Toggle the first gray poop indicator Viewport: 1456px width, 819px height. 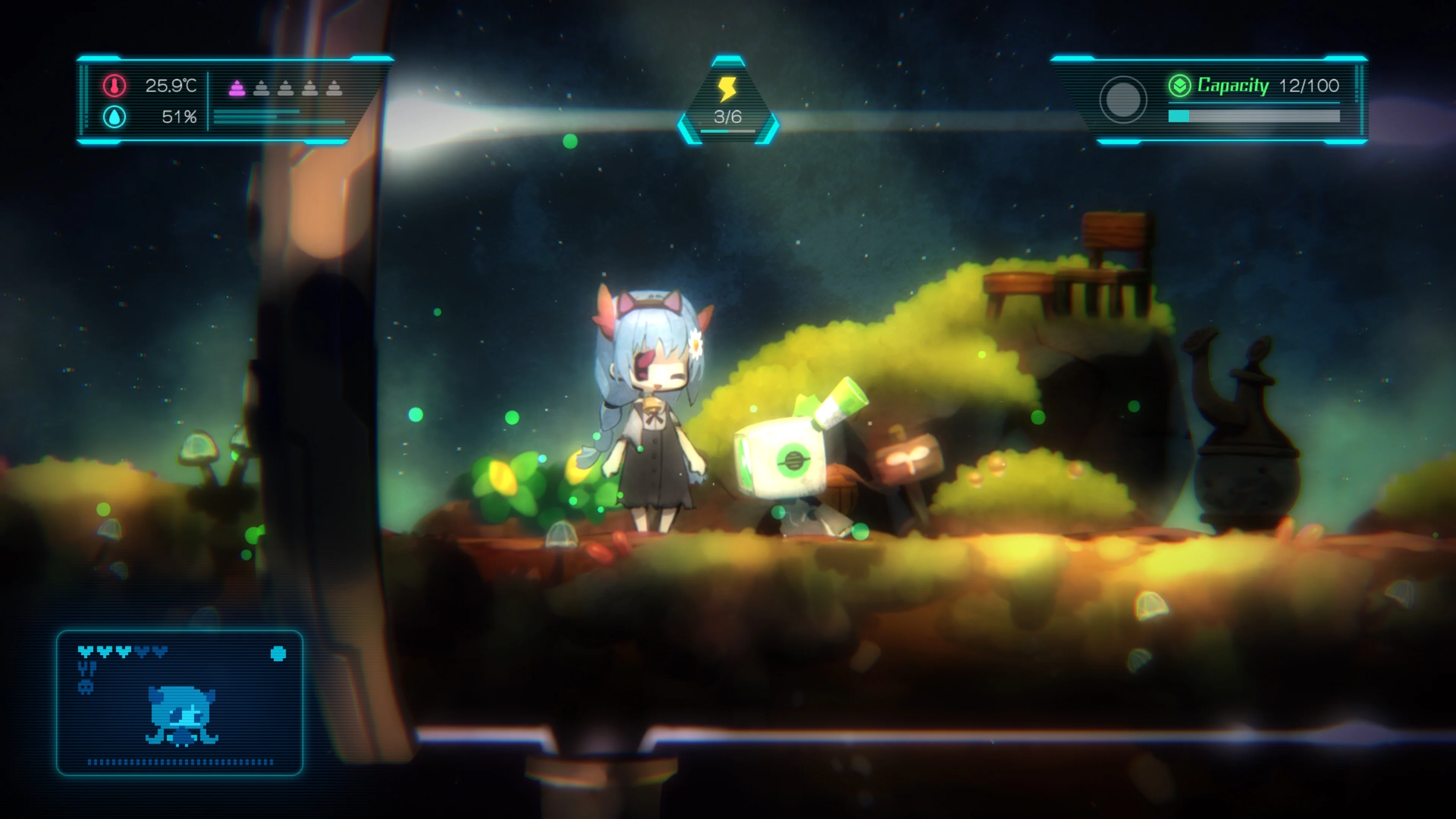262,90
